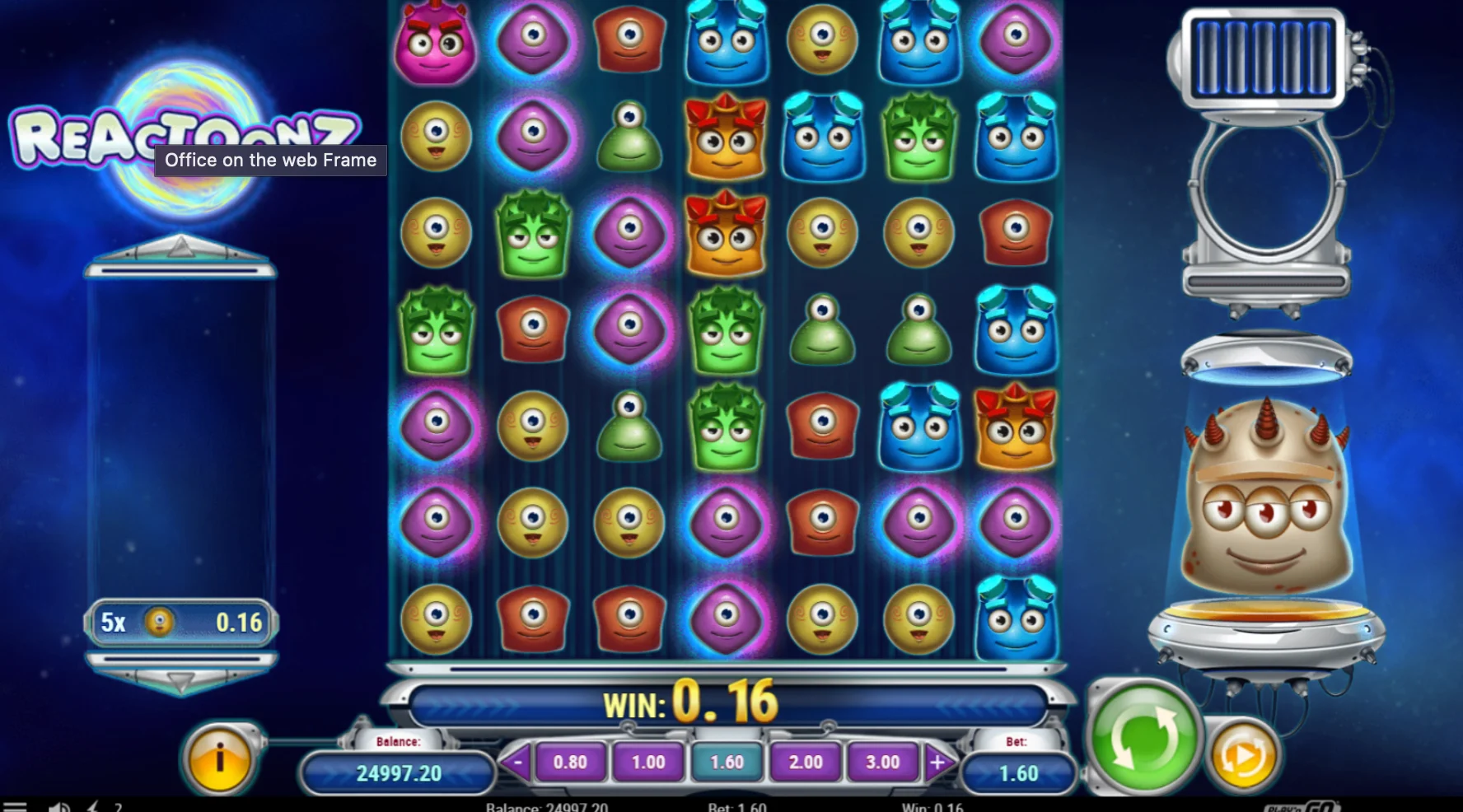
Task: Select the highlighted 1.60 bet button
Action: point(727,763)
